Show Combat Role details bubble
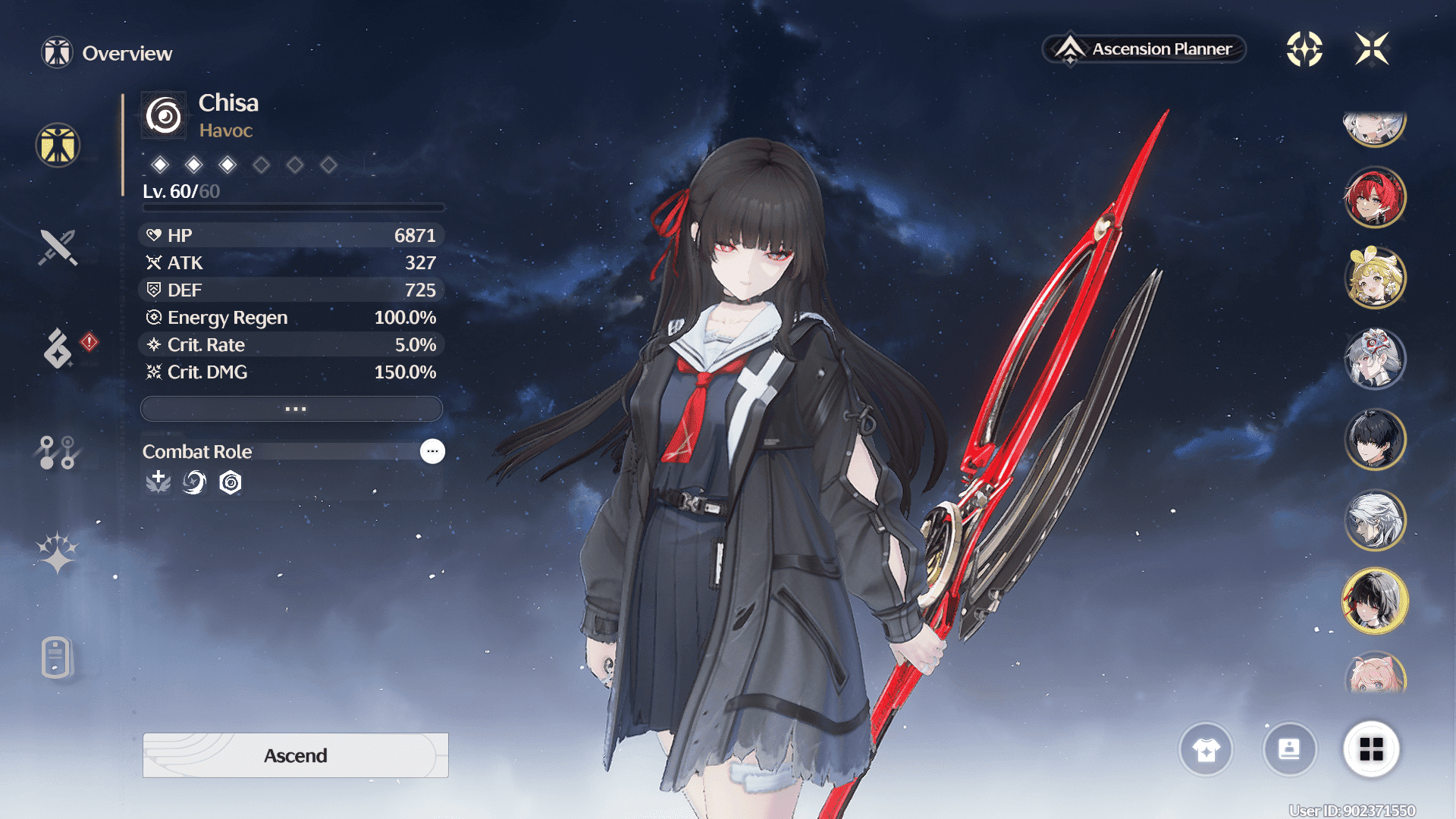Image resolution: width=1456 pixels, height=819 pixels. click(432, 451)
